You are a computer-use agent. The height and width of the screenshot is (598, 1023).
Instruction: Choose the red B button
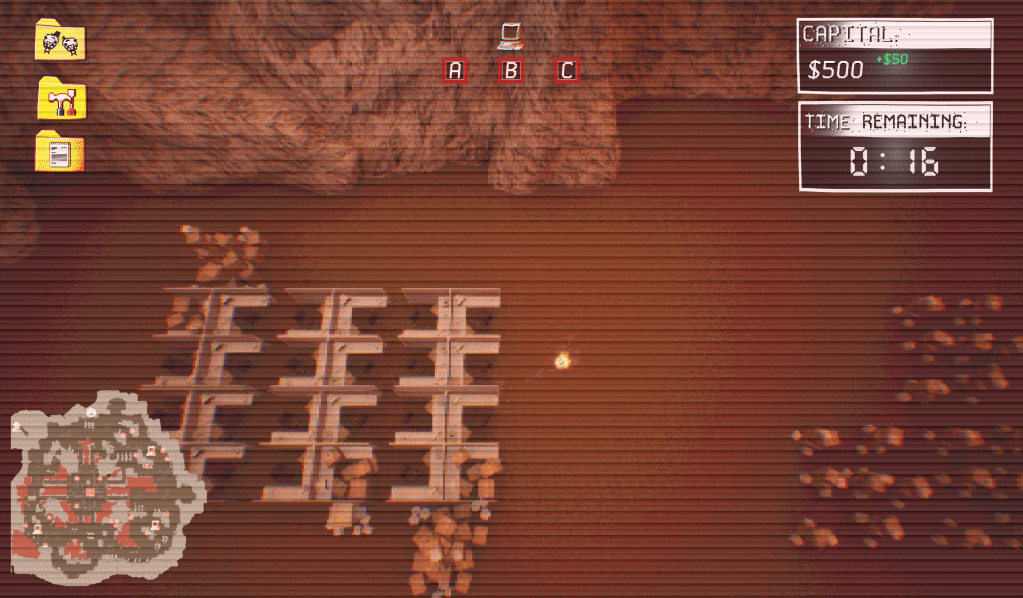tap(511, 71)
